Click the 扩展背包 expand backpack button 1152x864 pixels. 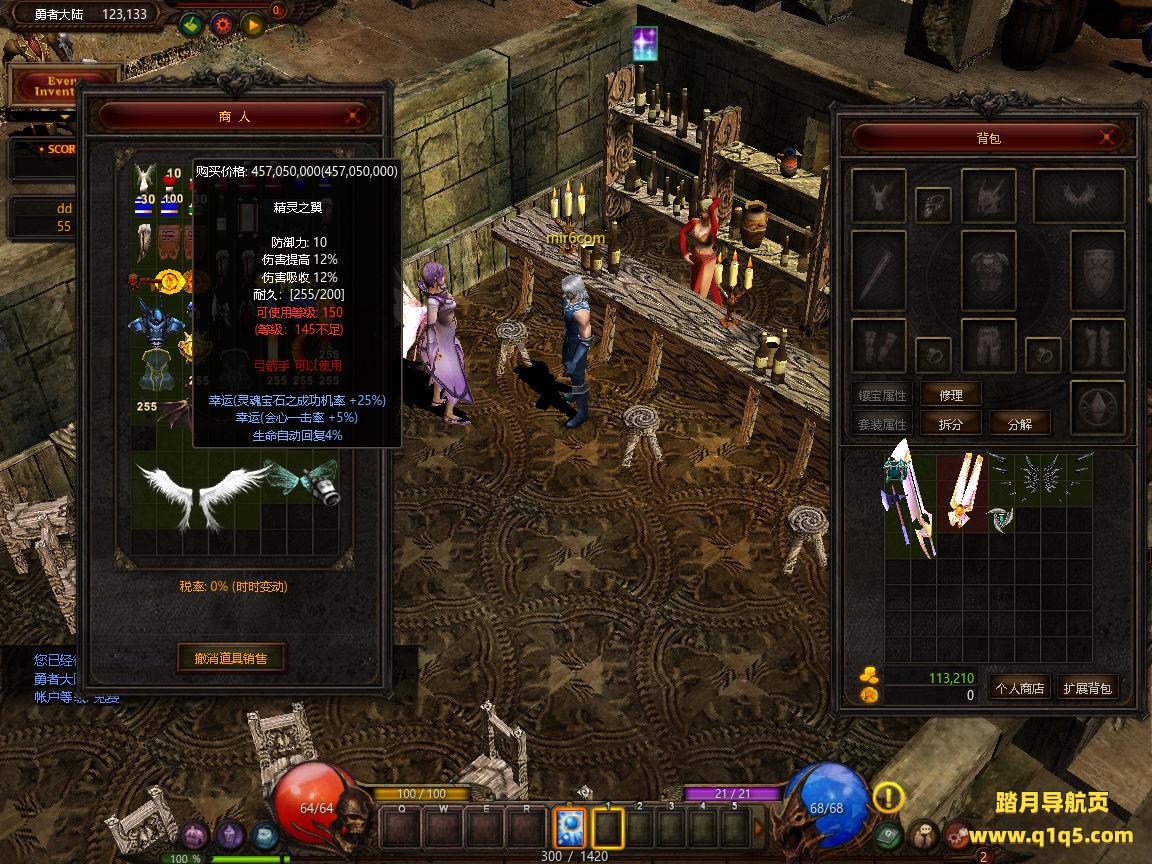click(1087, 688)
